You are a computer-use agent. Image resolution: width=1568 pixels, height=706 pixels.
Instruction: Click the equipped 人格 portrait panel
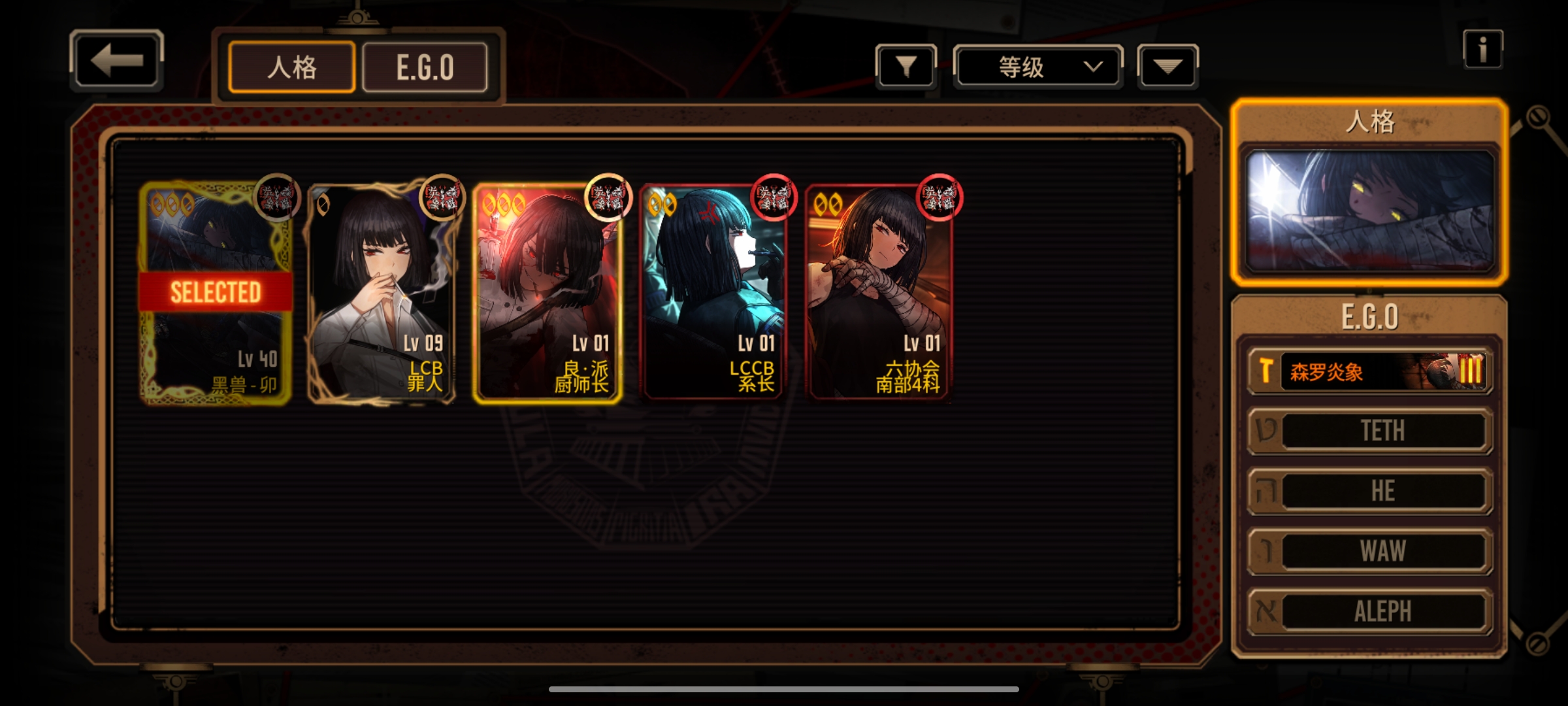coord(1369,210)
